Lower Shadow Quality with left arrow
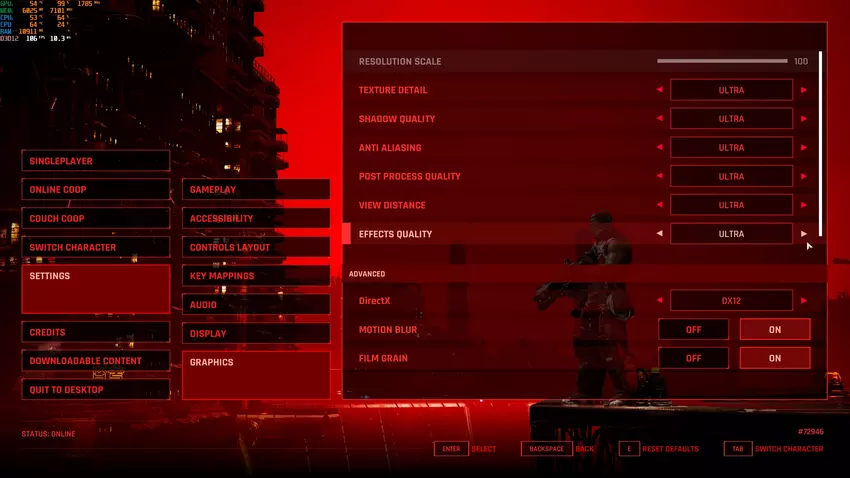The width and height of the screenshot is (850, 478). point(659,119)
